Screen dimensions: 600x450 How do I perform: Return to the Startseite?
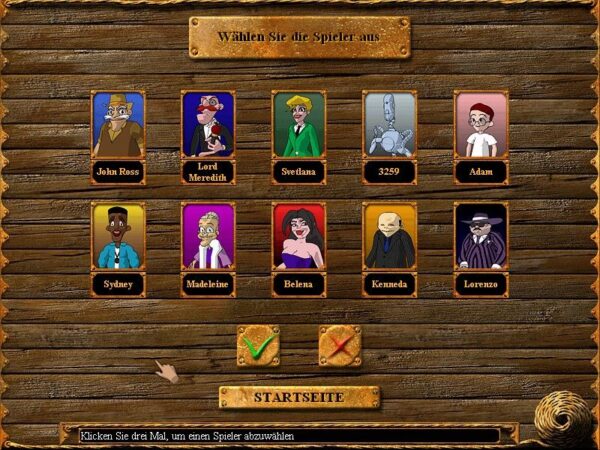299,397
